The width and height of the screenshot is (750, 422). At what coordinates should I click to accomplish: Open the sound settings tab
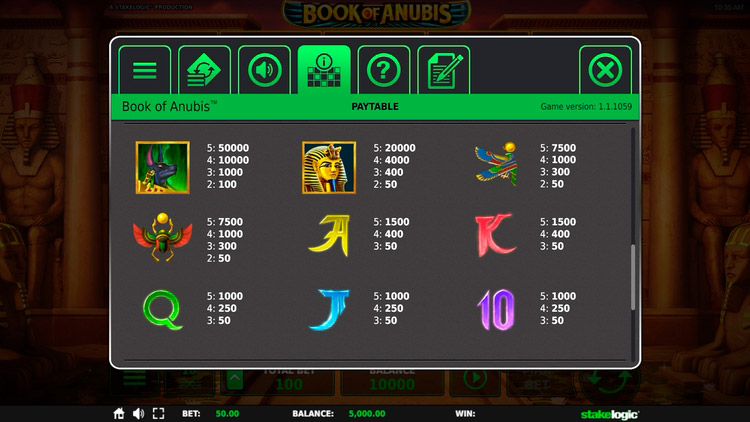click(x=264, y=70)
